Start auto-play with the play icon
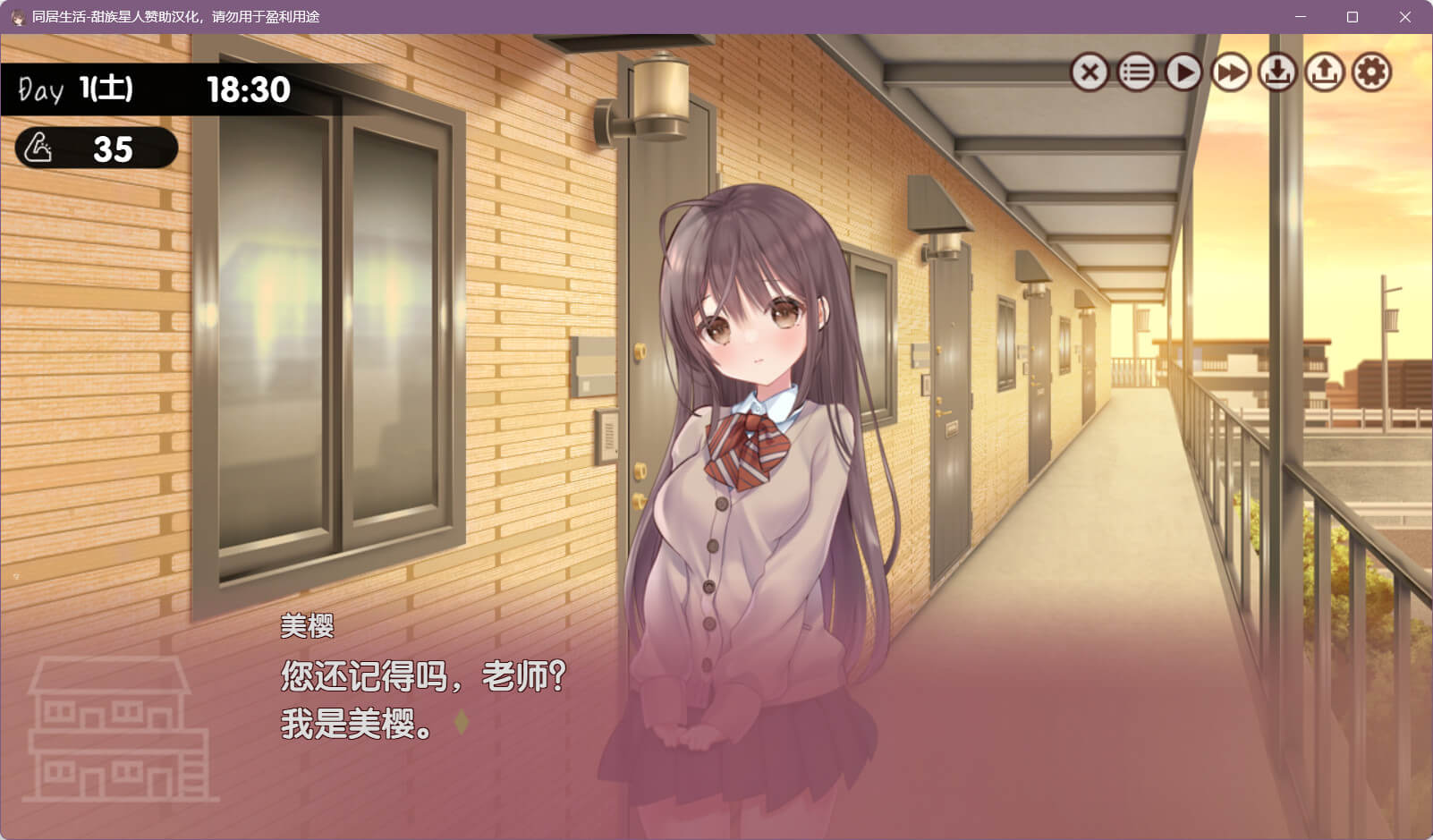The height and width of the screenshot is (840, 1433). click(1183, 72)
